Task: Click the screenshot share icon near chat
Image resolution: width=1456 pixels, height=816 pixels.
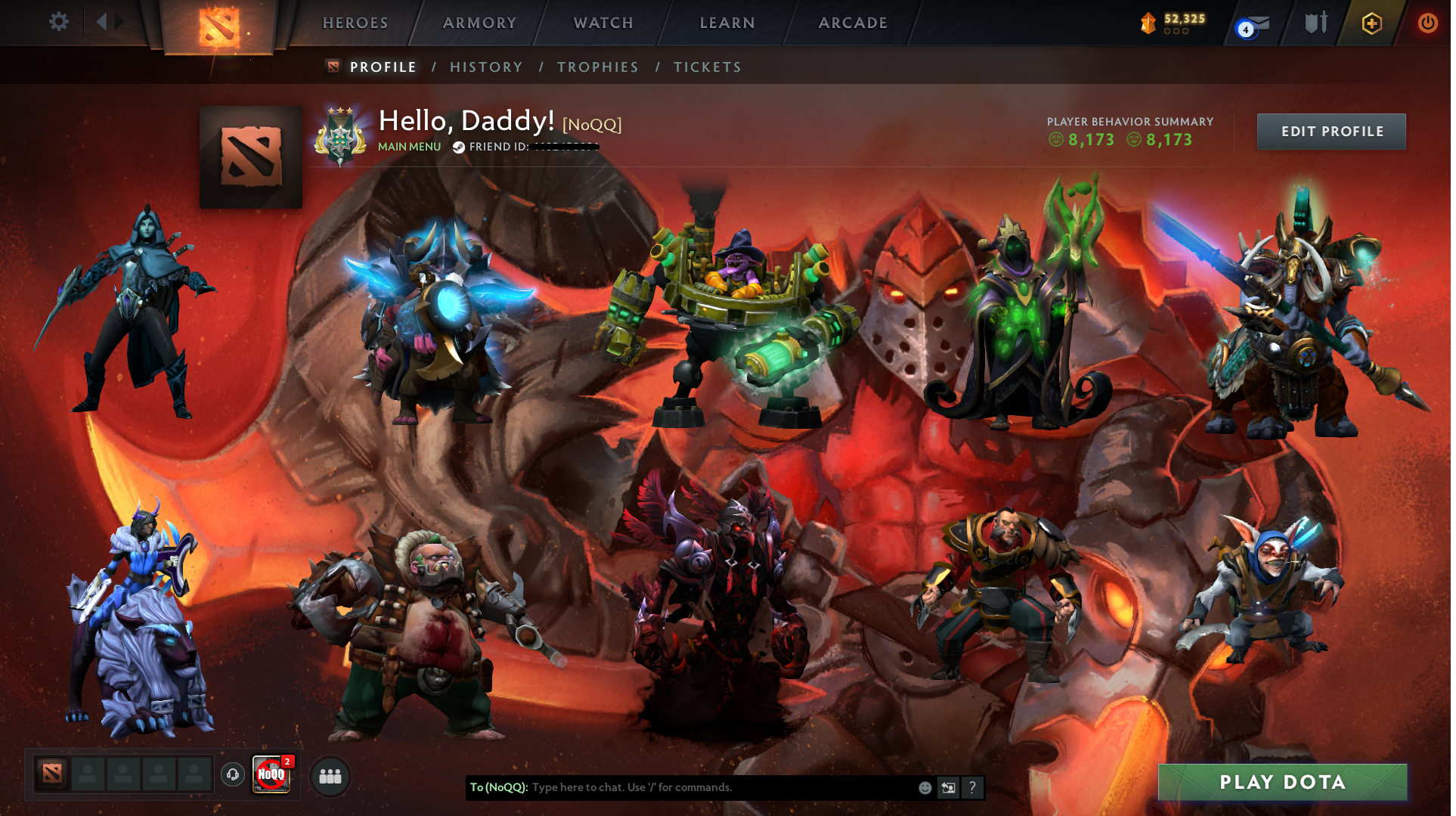Action: pyautogui.click(x=948, y=787)
